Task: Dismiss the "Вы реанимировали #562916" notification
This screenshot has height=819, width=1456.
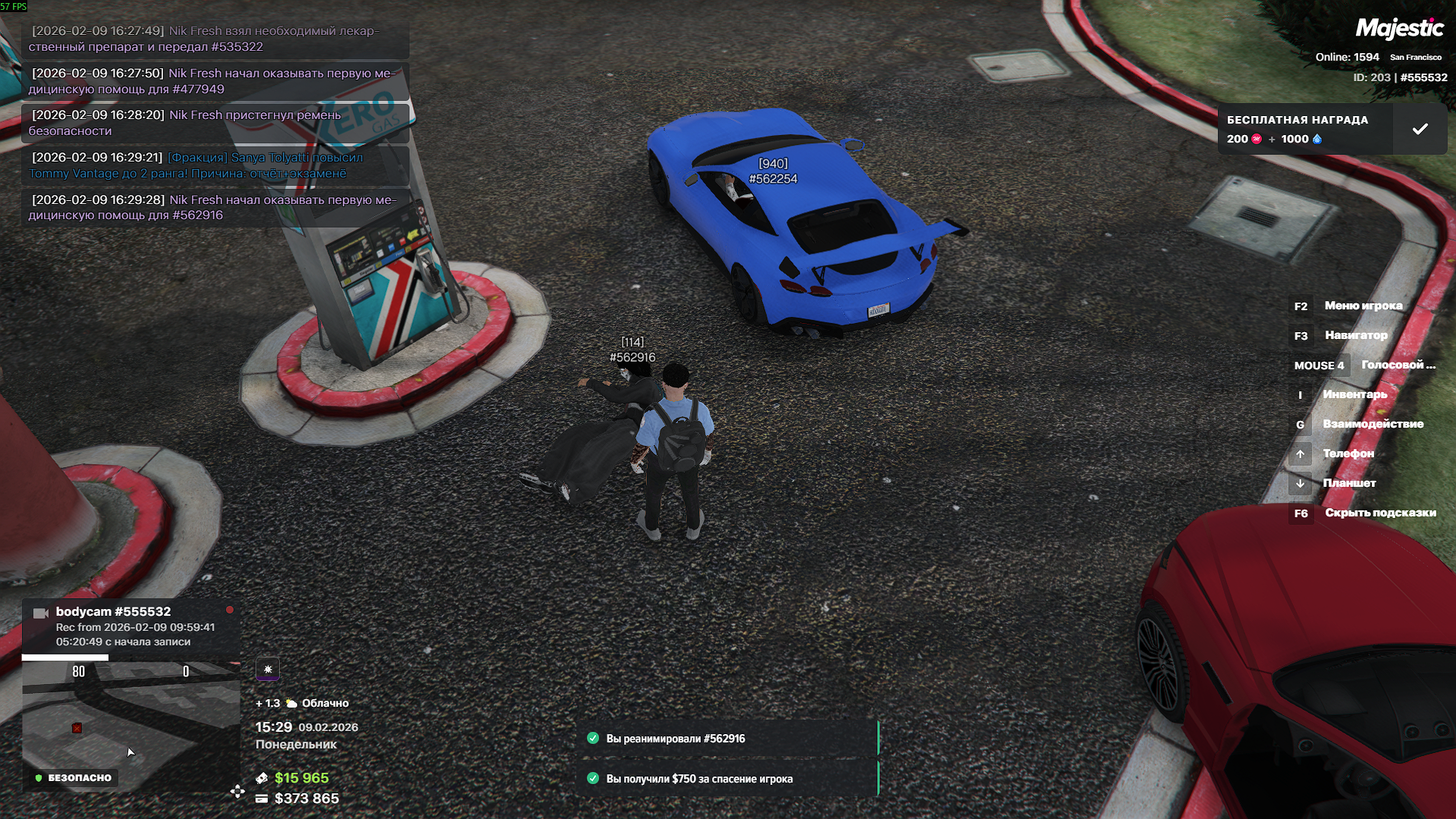Action: coord(728,739)
